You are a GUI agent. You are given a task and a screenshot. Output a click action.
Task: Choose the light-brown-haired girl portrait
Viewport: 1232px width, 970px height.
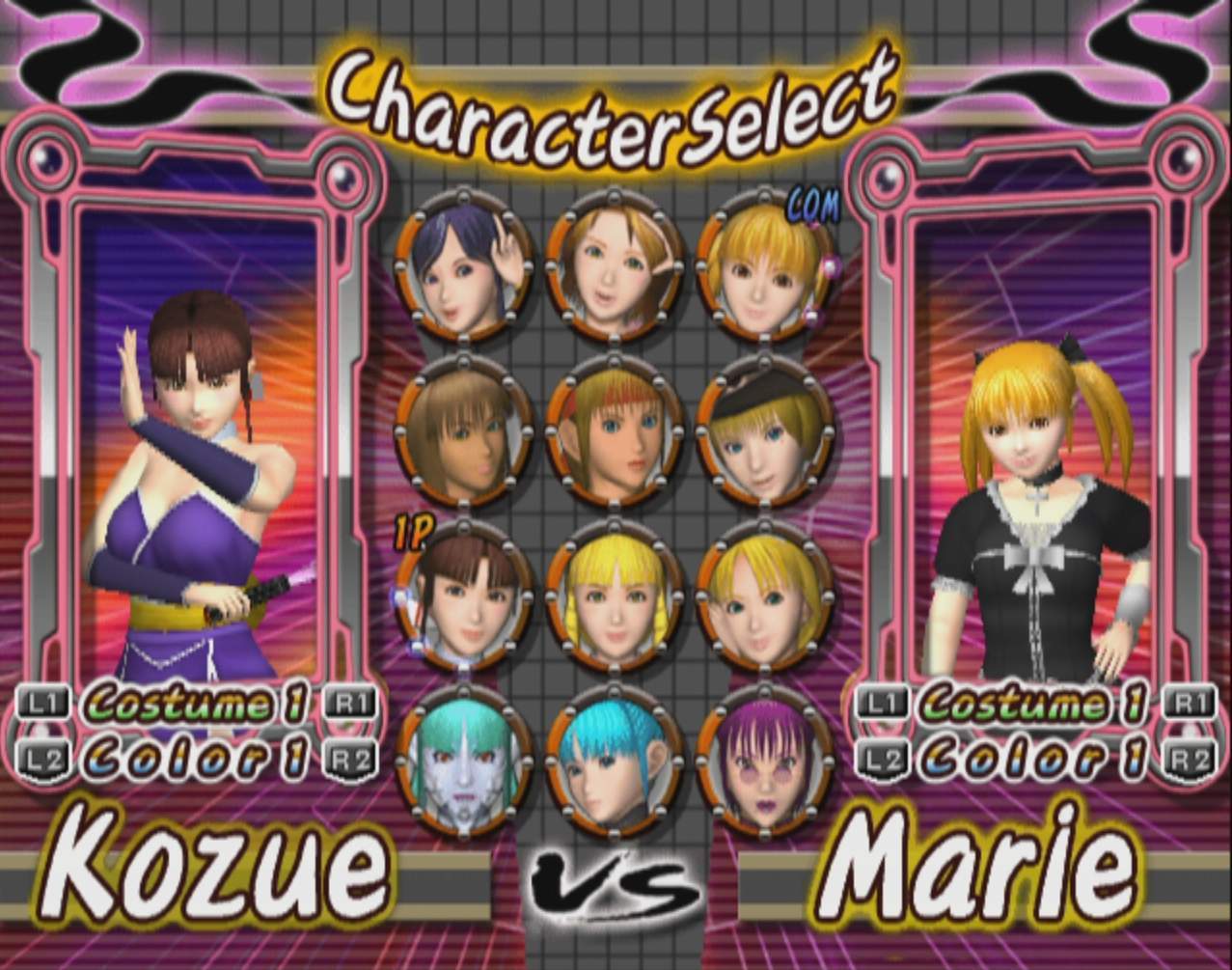pyautogui.click(x=614, y=266)
